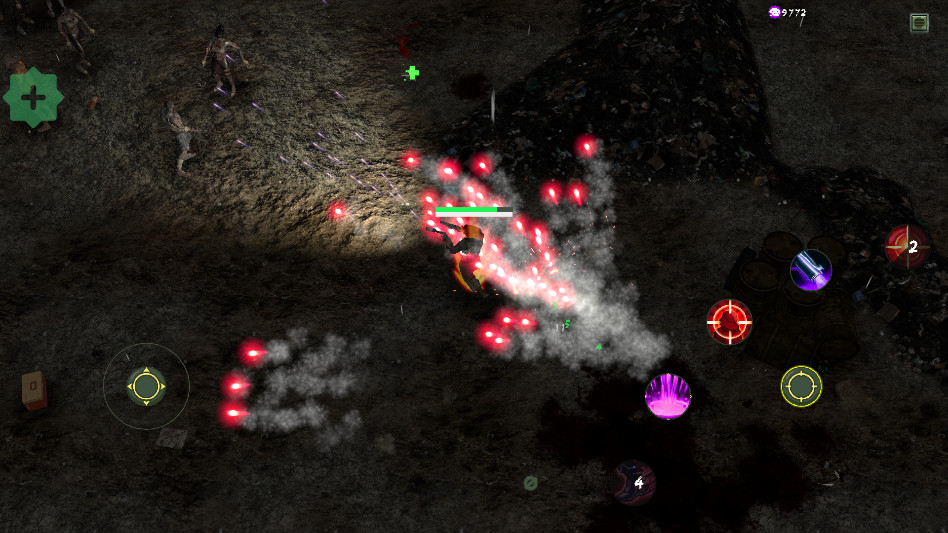Trigger the red ability showing 2
The width and height of the screenshot is (948, 533).
[907, 247]
